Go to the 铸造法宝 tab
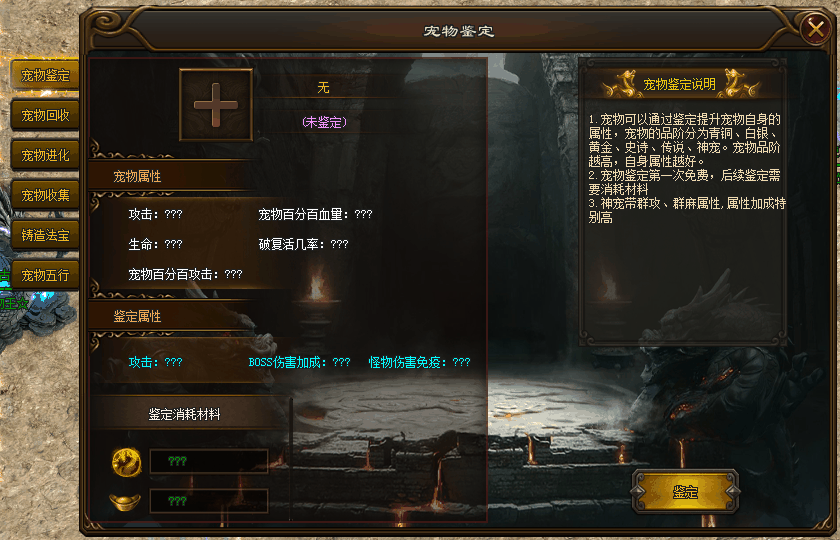The width and height of the screenshot is (840, 540). [45, 235]
